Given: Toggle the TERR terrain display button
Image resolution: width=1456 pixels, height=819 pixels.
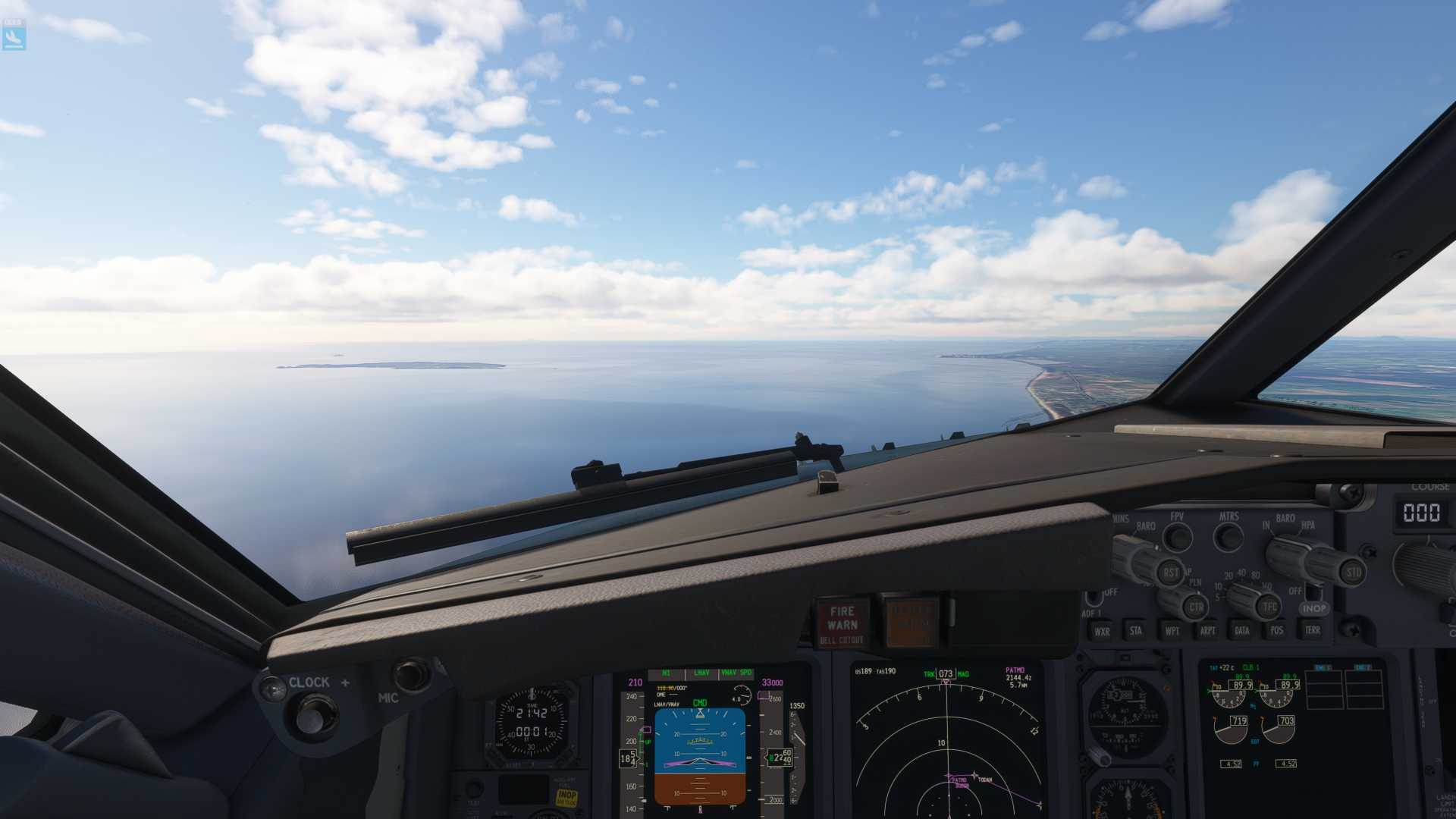Looking at the screenshot, I should tap(1312, 629).
